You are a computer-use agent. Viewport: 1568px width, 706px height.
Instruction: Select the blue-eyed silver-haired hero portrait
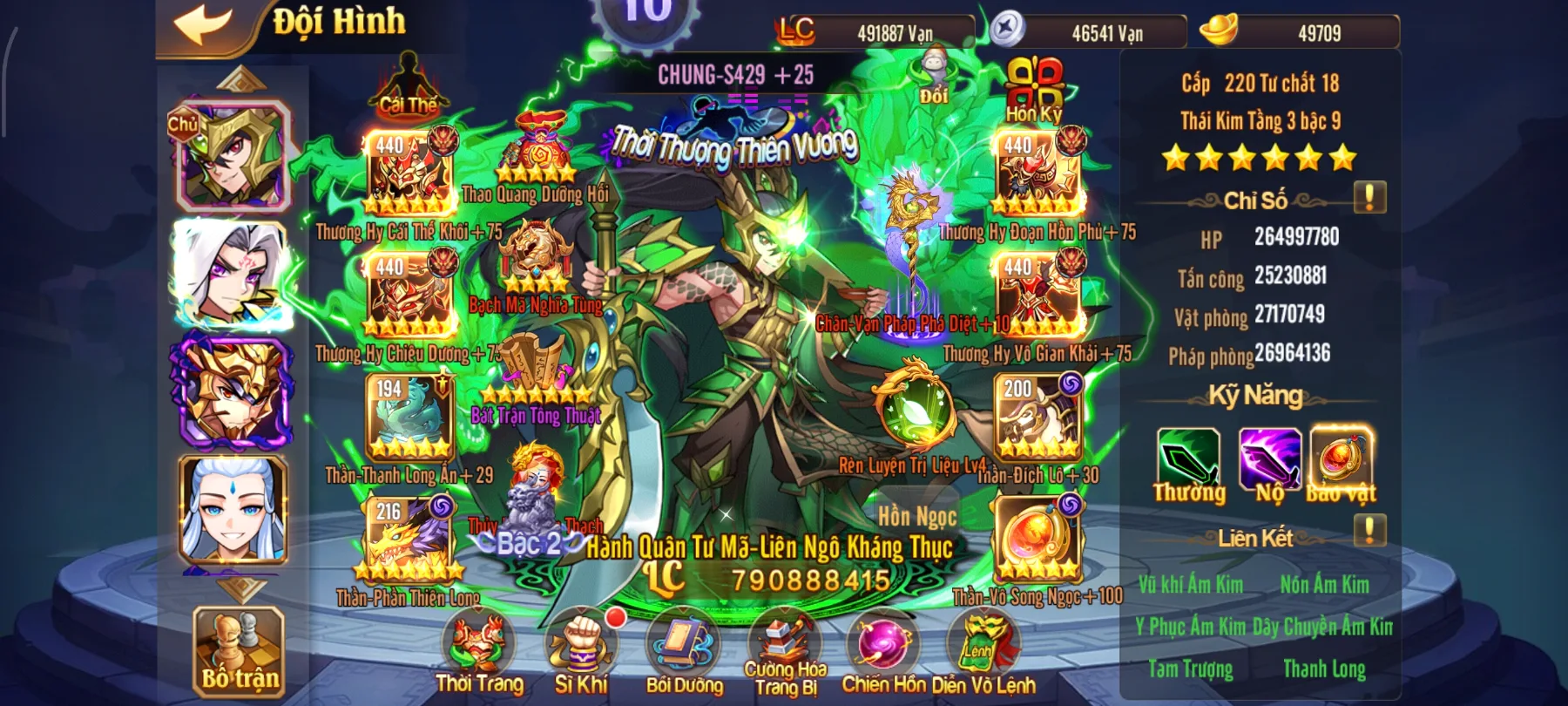click(x=233, y=510)
